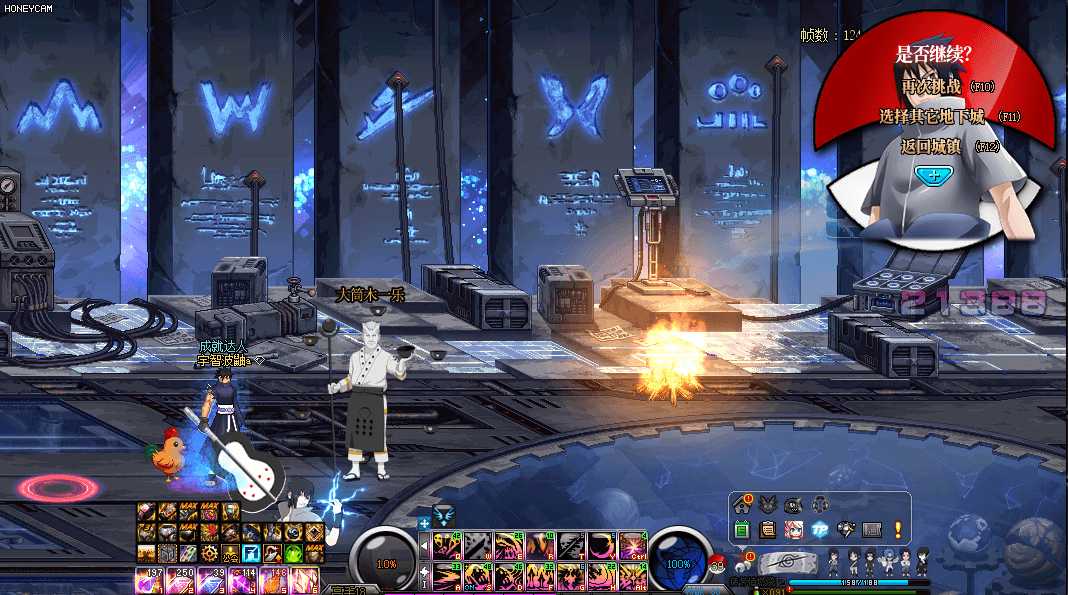Click the green potion buff icon
Image resolution: width=1068 pixels, height=595 pixels.
[294, 552]
